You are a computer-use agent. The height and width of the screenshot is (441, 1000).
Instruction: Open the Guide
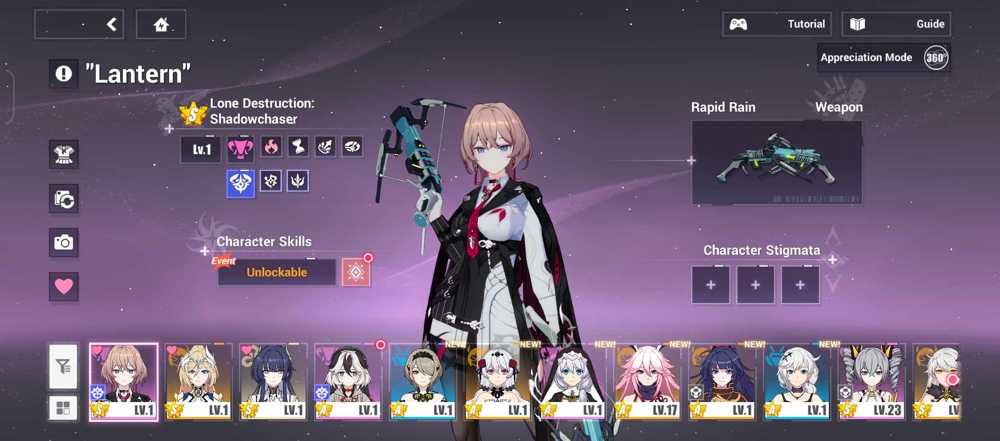coord(896,24)
